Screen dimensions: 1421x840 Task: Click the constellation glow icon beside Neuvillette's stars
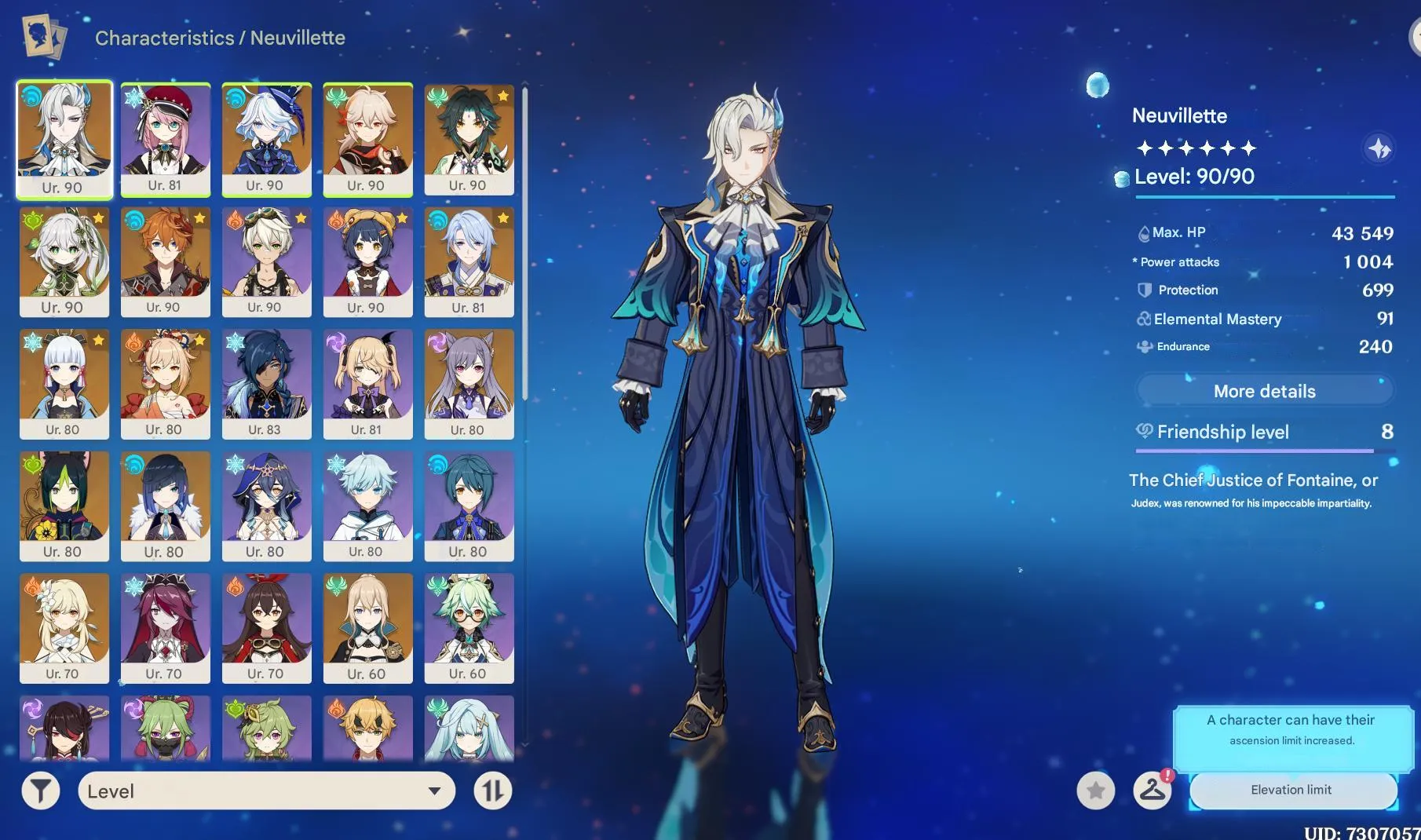pyautogui.click(x=1379, y=149)
